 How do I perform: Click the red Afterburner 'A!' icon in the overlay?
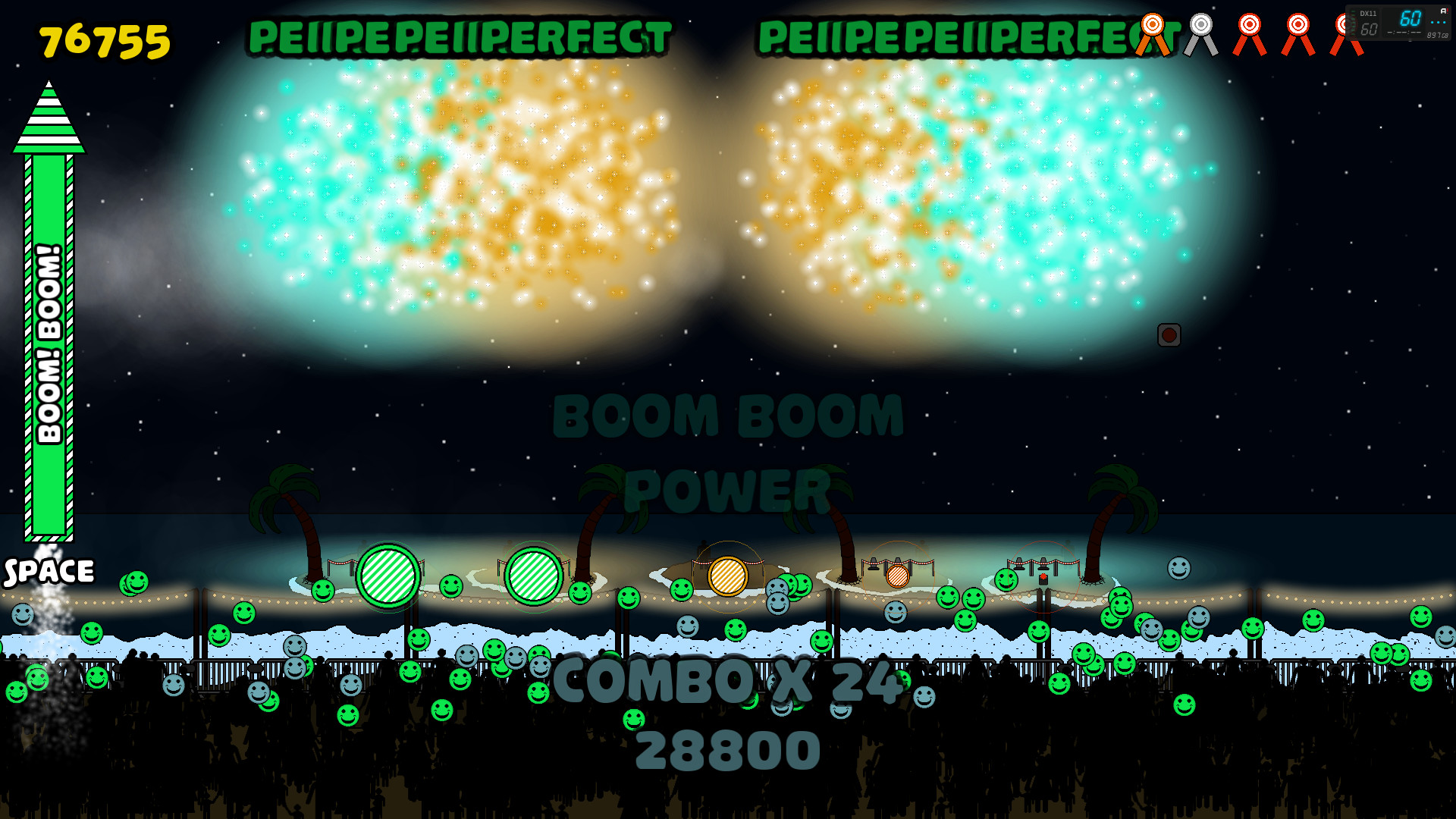point(1445,11)
